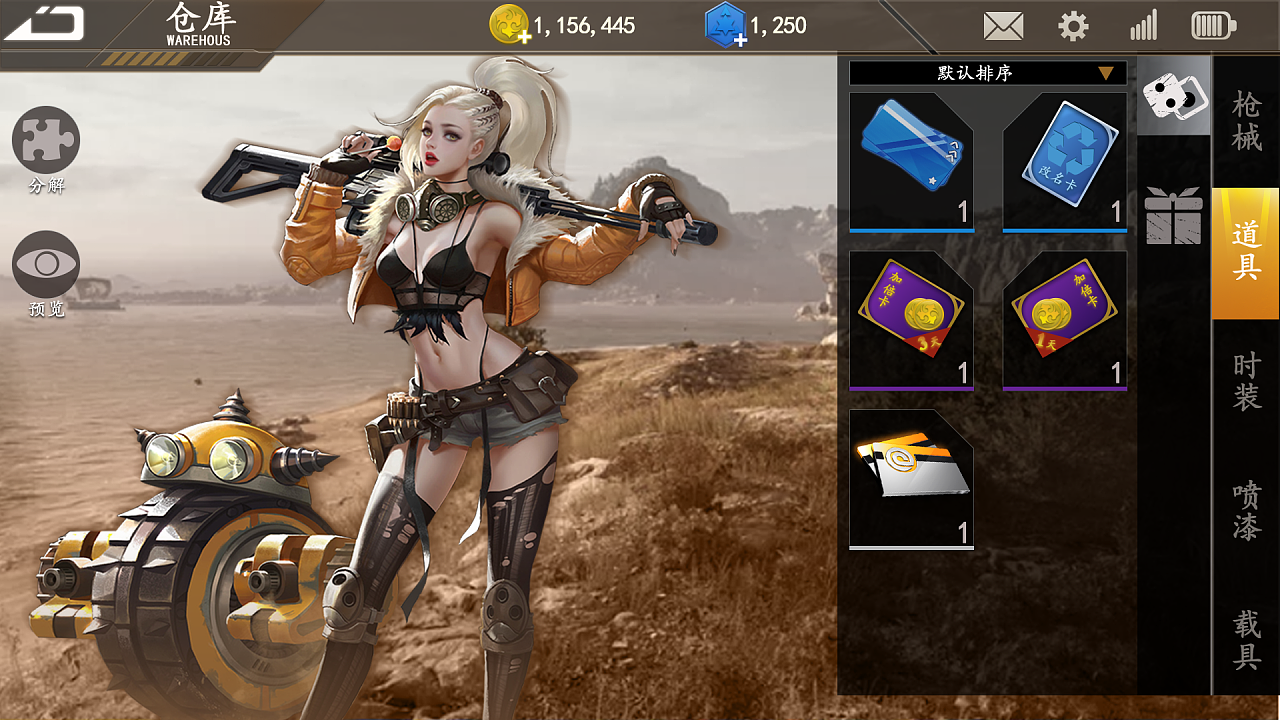Image resolution: width=1280 pixels, height=720 pixels.
Task: Click the 分解 puzzle piece button
Action: point(46,141)
